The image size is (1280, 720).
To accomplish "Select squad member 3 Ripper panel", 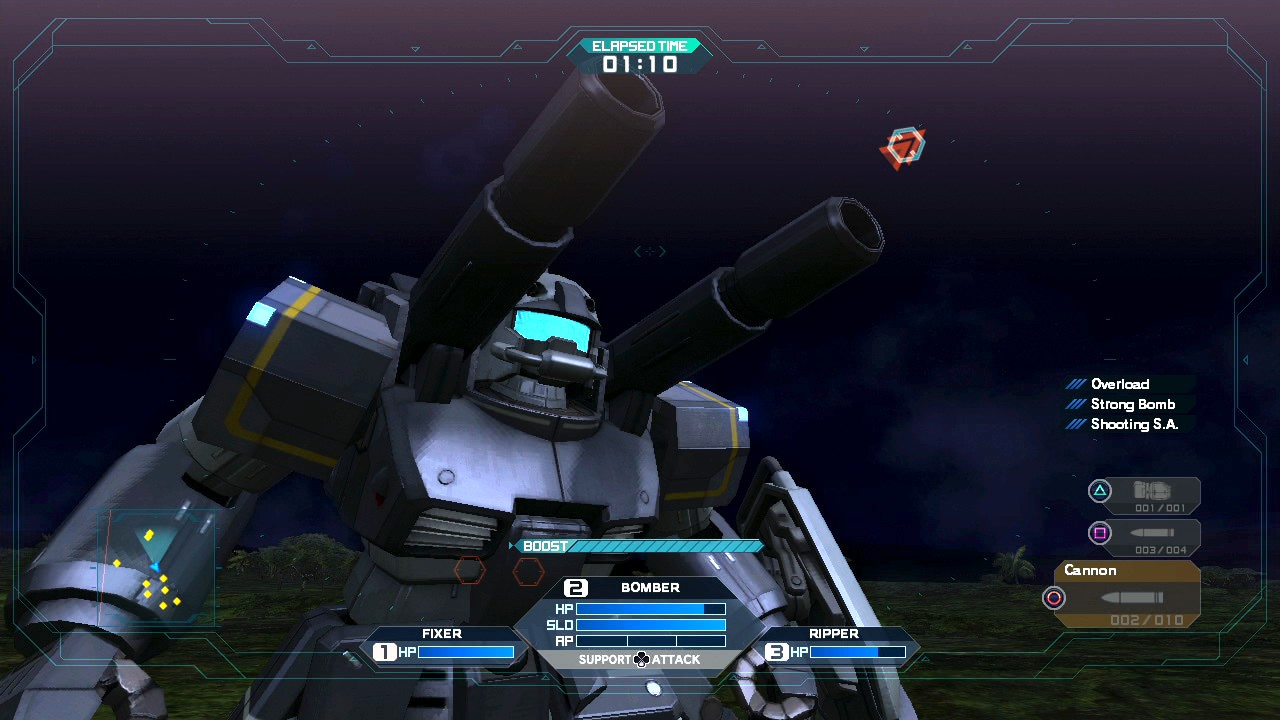I will tap(838, 646).
